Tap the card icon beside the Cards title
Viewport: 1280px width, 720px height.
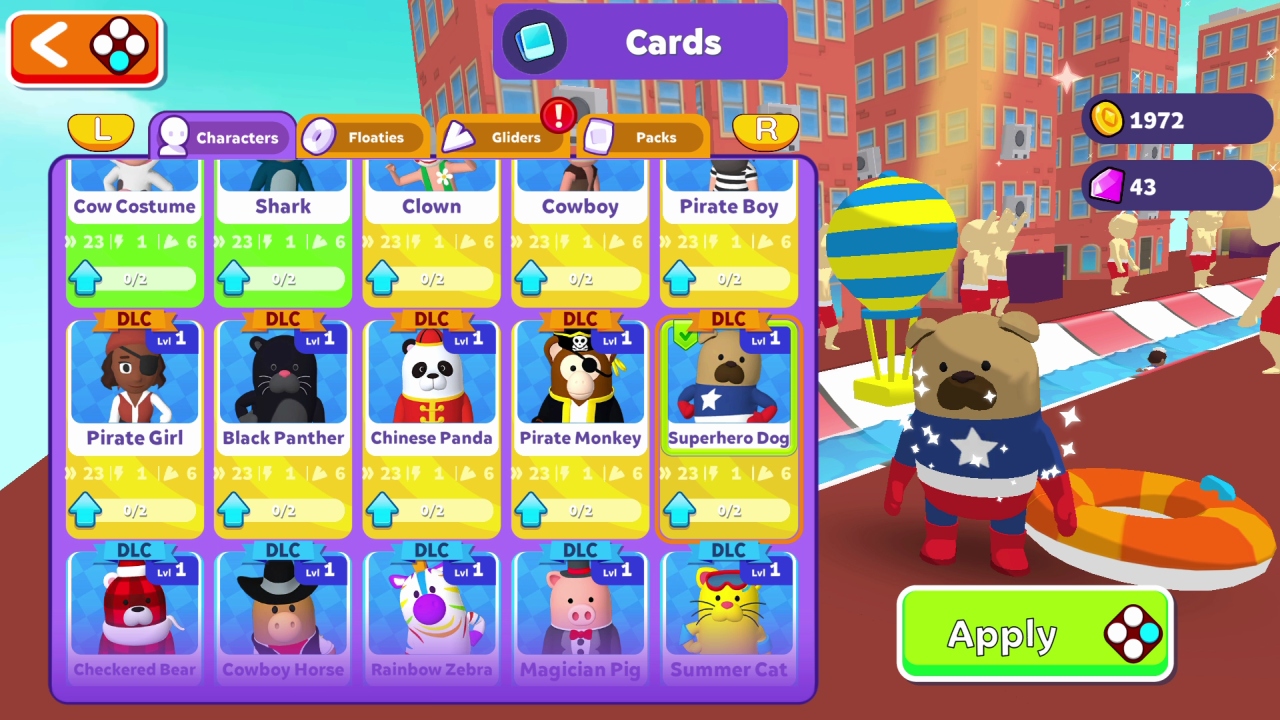[x=534, y=42]
